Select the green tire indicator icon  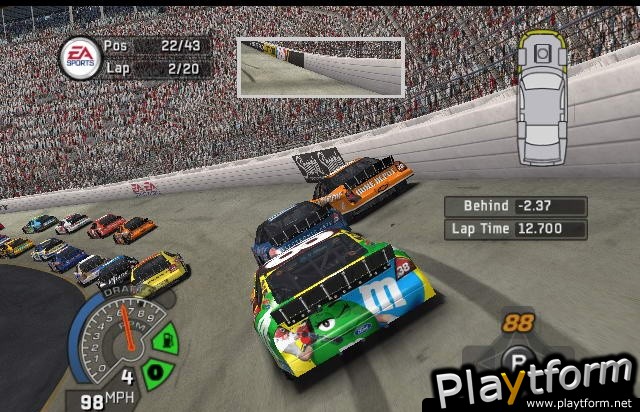(155, 373)
